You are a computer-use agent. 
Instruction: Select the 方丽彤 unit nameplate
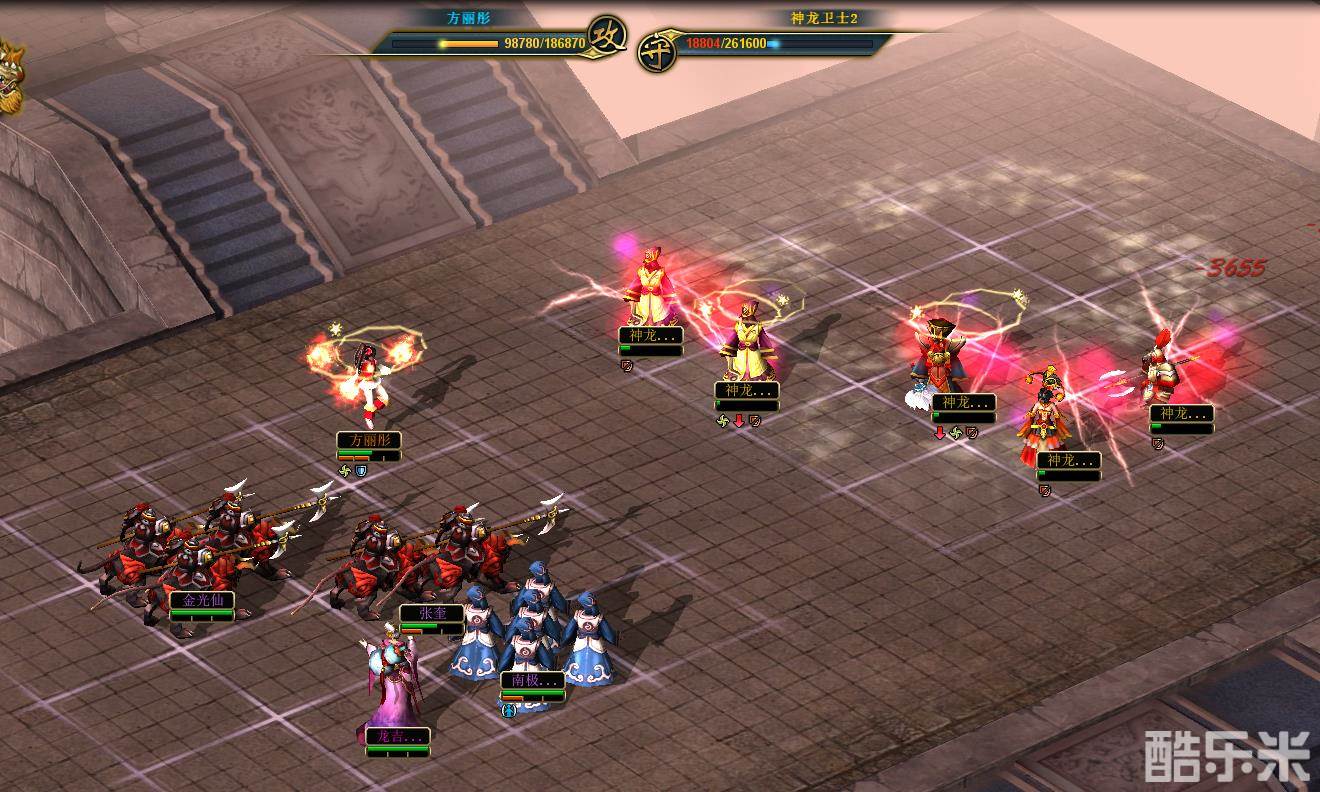click(x=368, y=440)
